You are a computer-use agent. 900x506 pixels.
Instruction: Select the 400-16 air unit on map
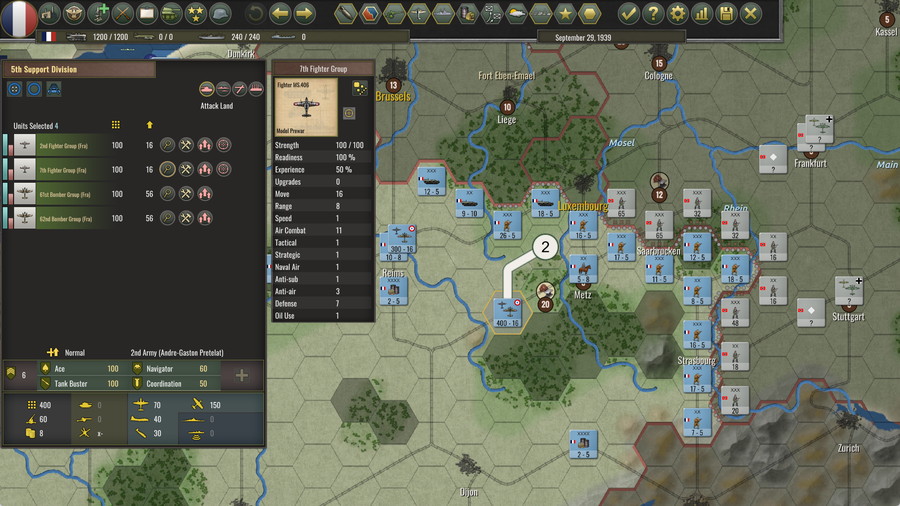tap(507, 311)
